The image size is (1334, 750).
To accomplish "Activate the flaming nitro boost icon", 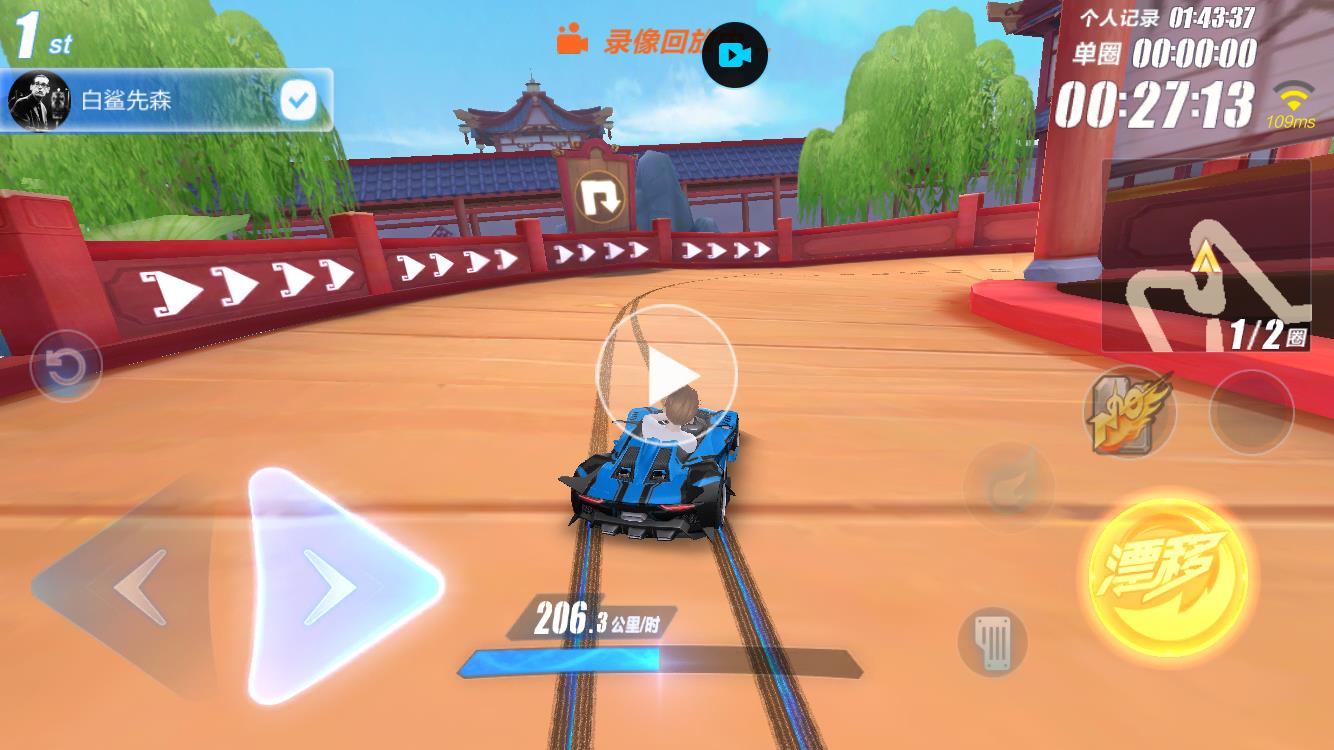I will (x=1129, y=411).
